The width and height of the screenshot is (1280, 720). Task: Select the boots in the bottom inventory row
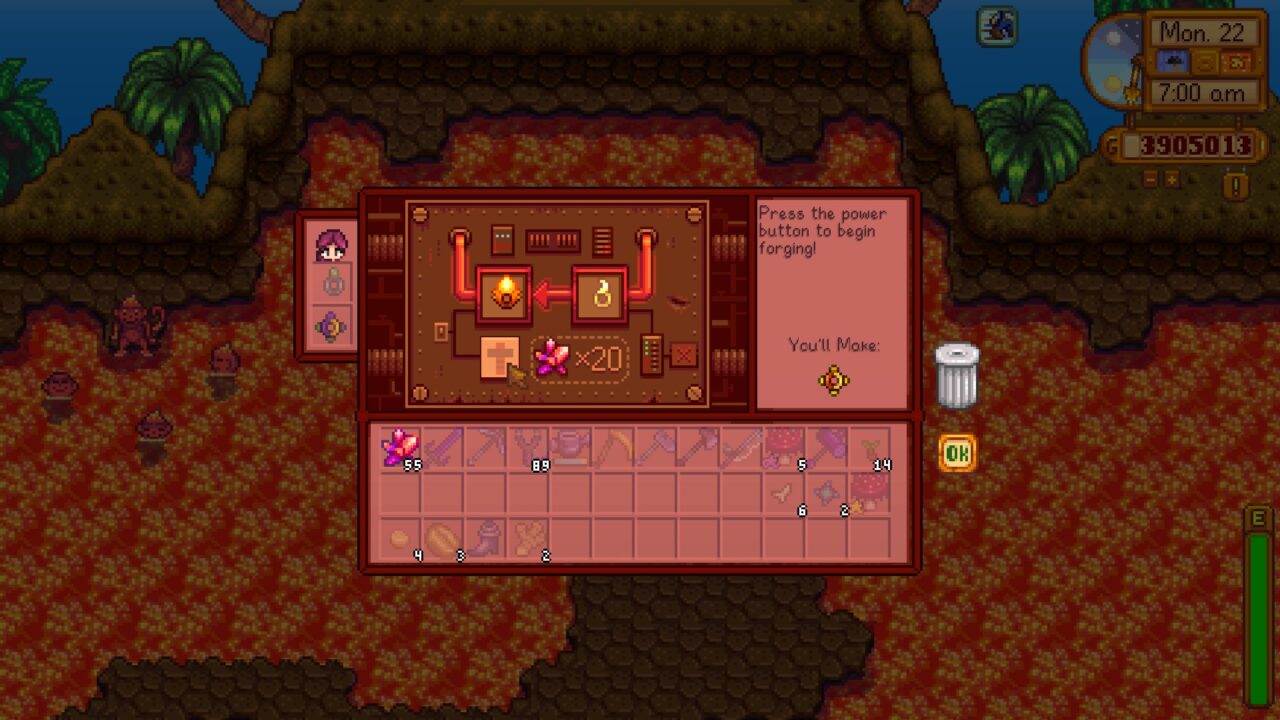[484, 537]
